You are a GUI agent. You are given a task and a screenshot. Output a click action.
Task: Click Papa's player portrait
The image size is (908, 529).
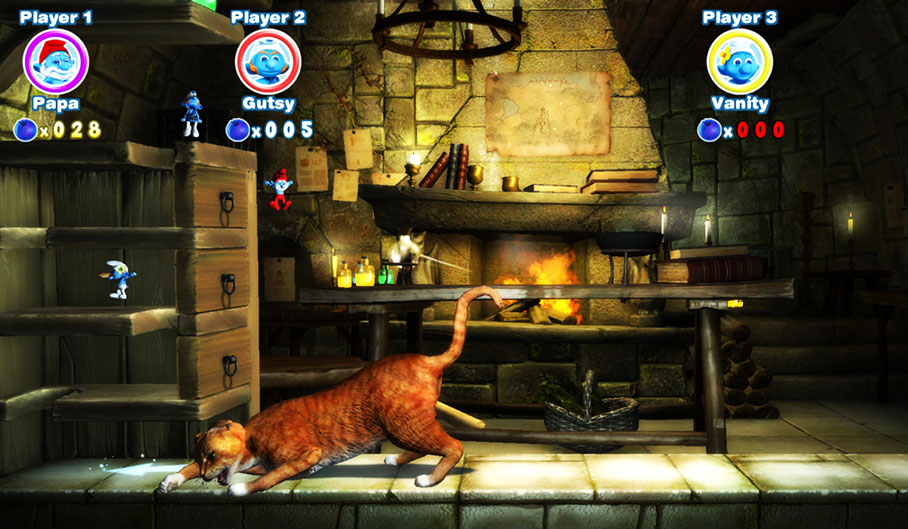point(56,62)
